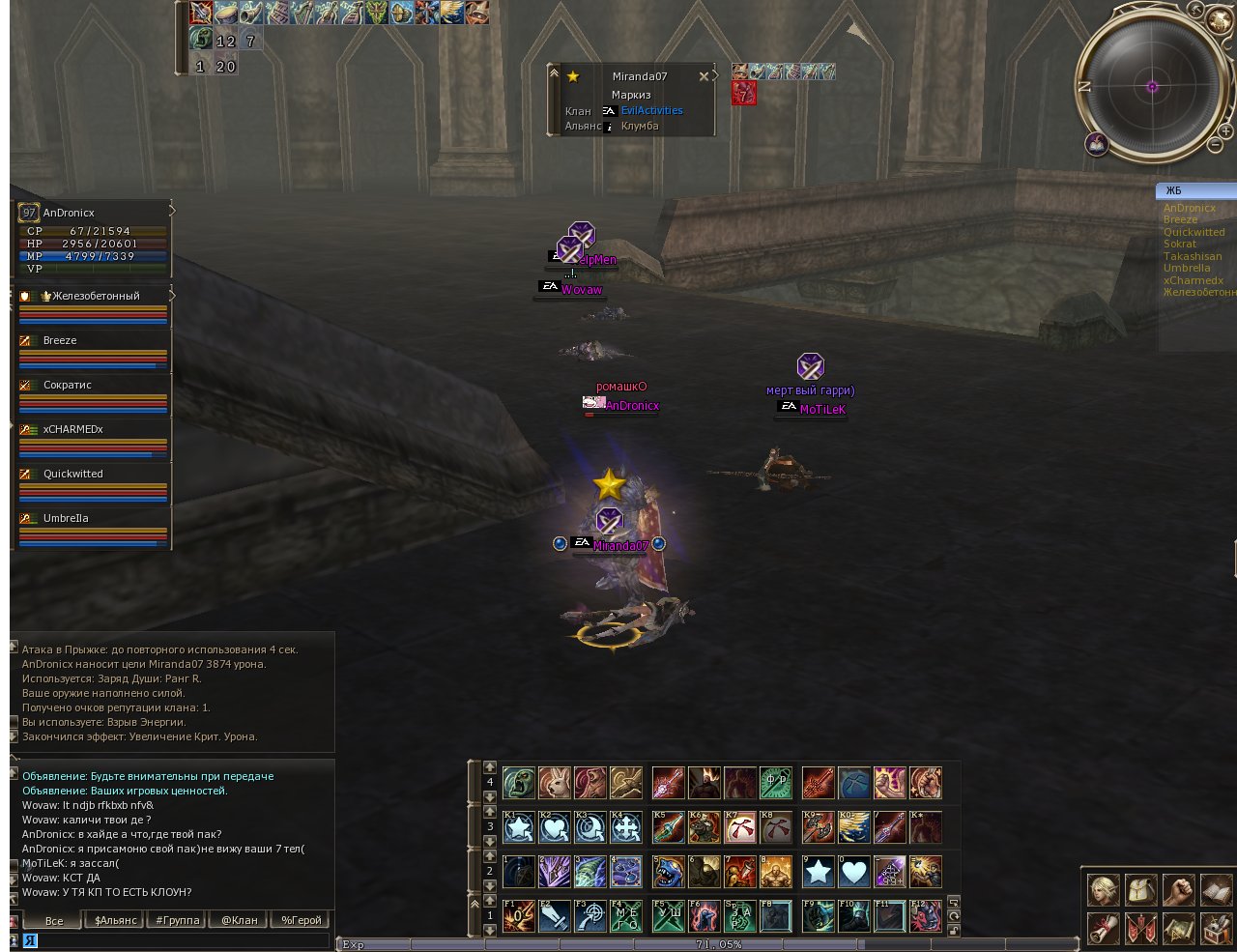Close the Miranda07 target window

coord(704,76)
